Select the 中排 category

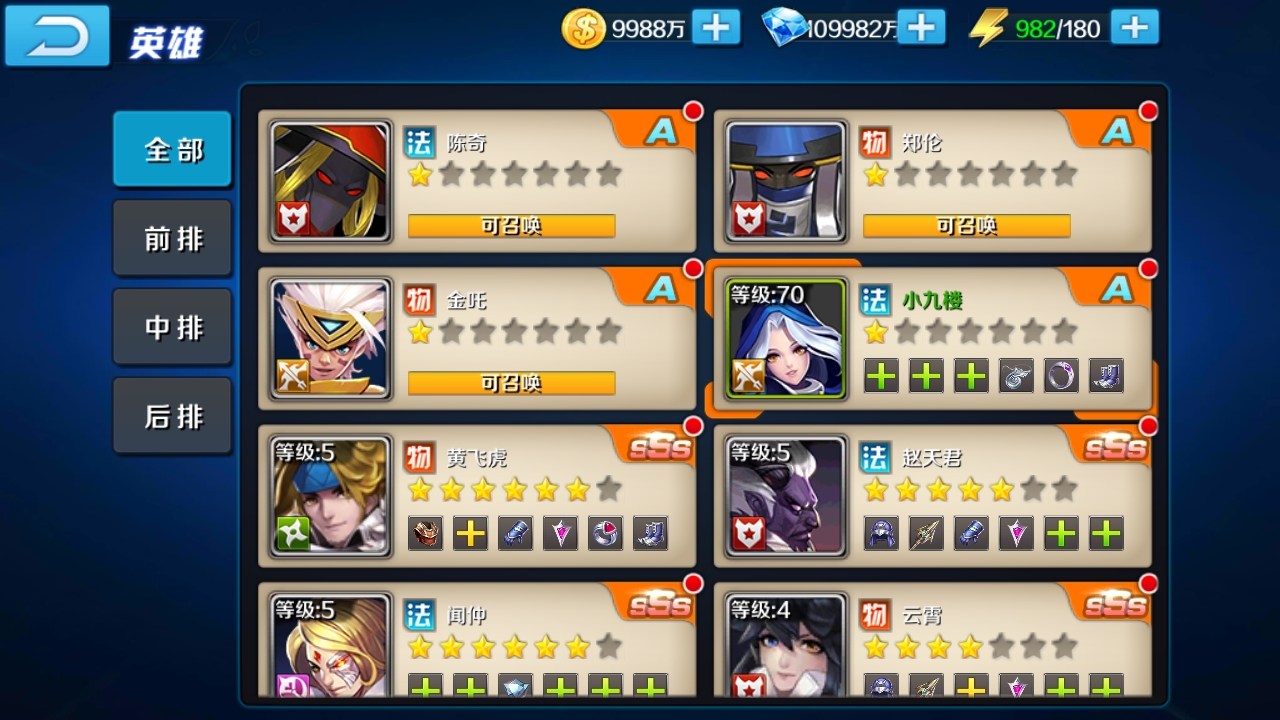tap(172, 326)
